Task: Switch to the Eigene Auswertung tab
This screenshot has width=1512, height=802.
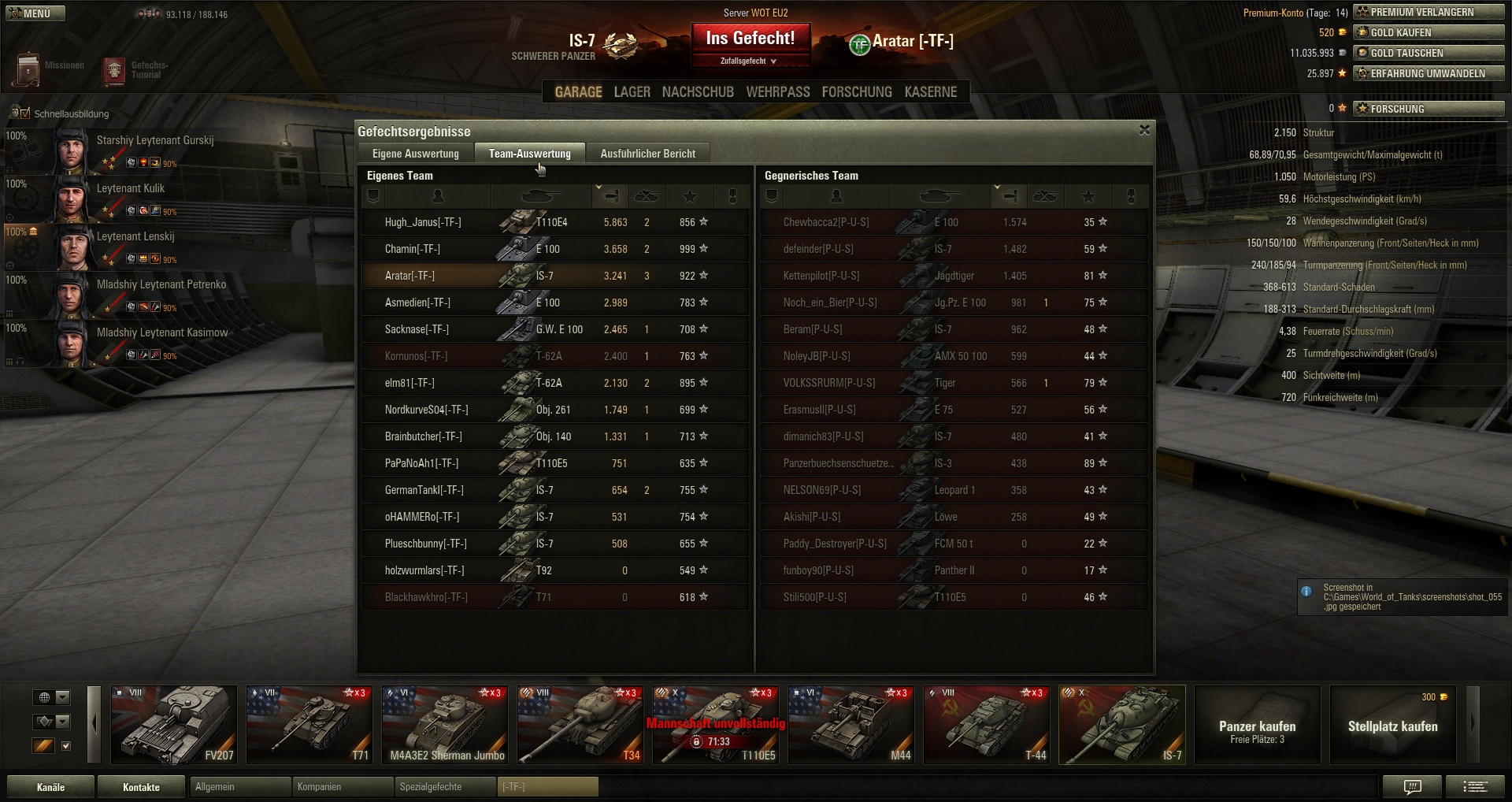Action: click(x=415, y=154)
